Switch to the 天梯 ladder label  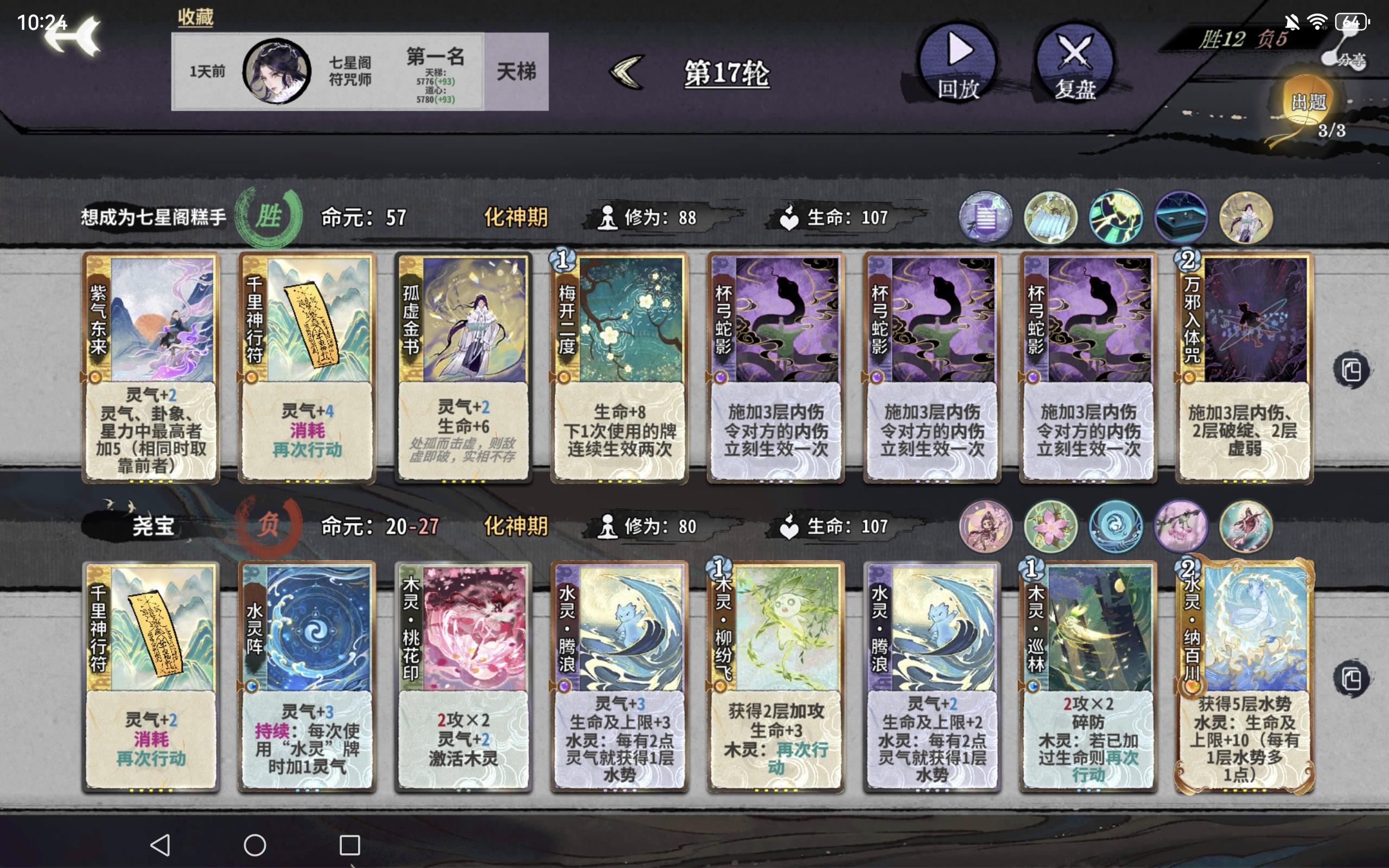pos(515,72)
